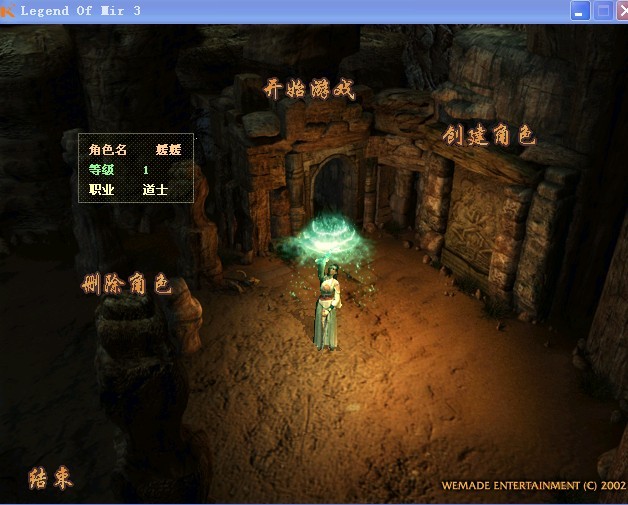Choose 删除角色 to delete the character
The image size is (628, 505).
[126, 284]
